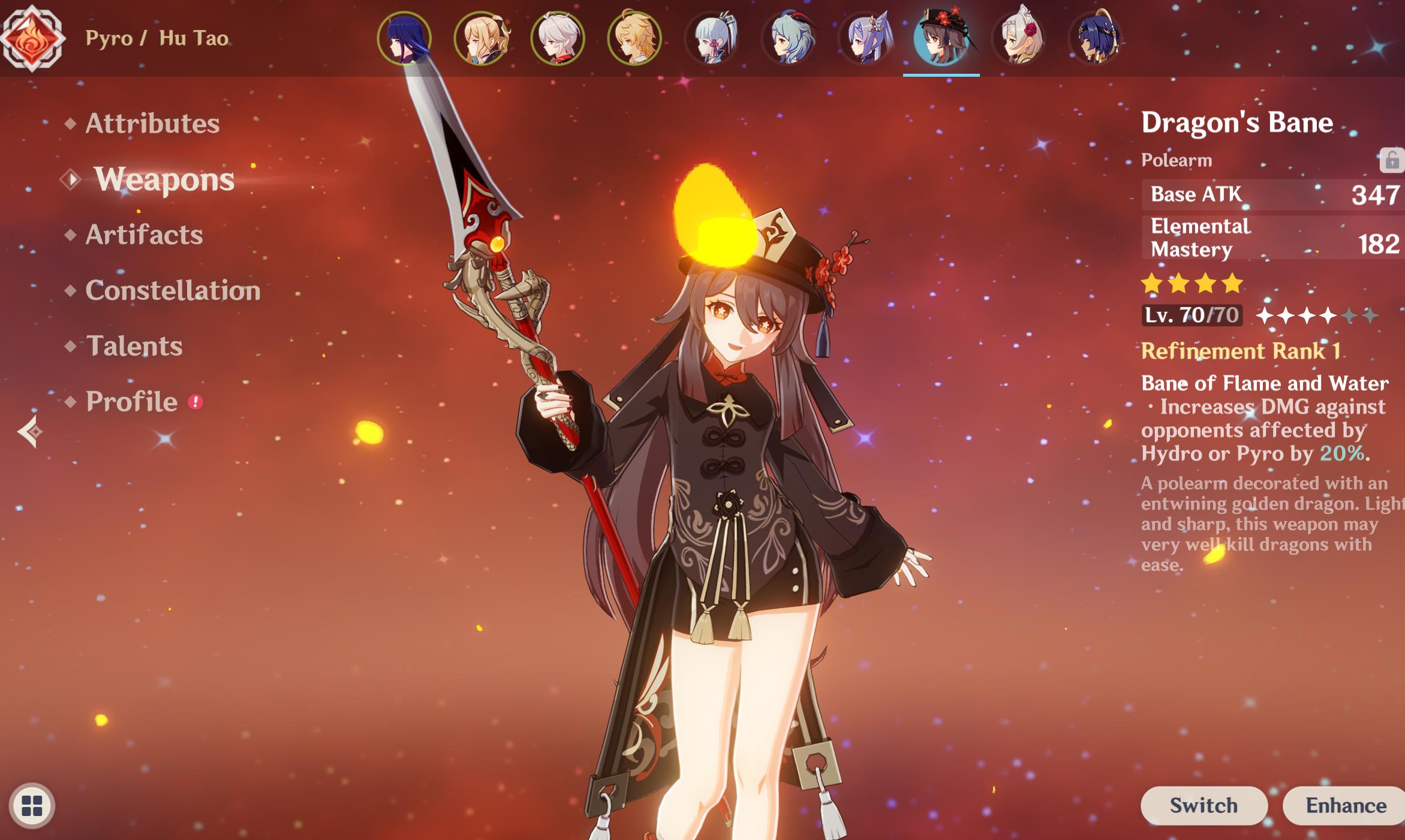Screen dimensions: 1405x840
Task: Select the purple-haired Raiden Shogun portrait
Action: click(x=404, y=38)
